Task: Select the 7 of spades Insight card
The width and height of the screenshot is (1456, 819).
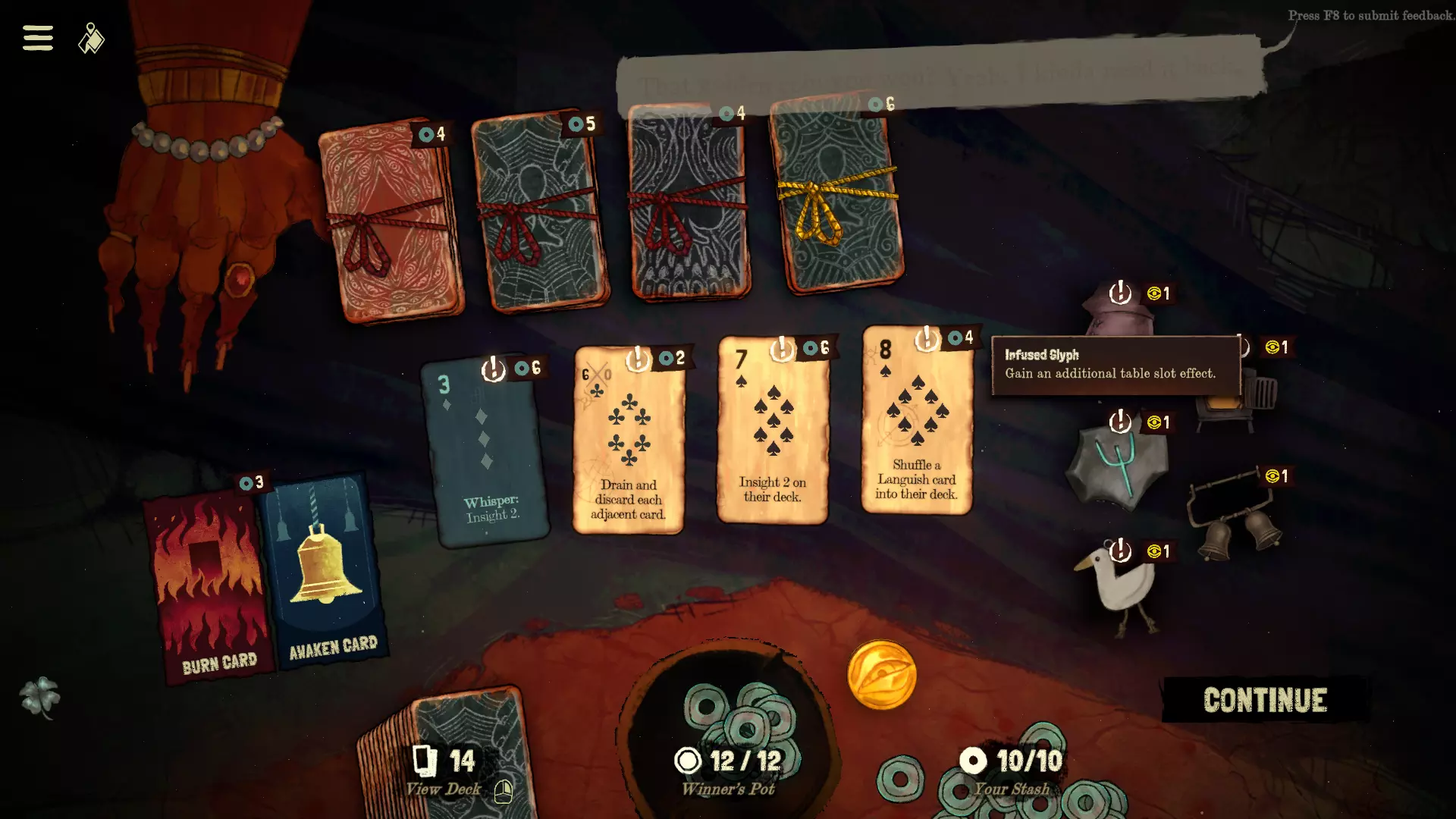Action: (x=773, y=431)
